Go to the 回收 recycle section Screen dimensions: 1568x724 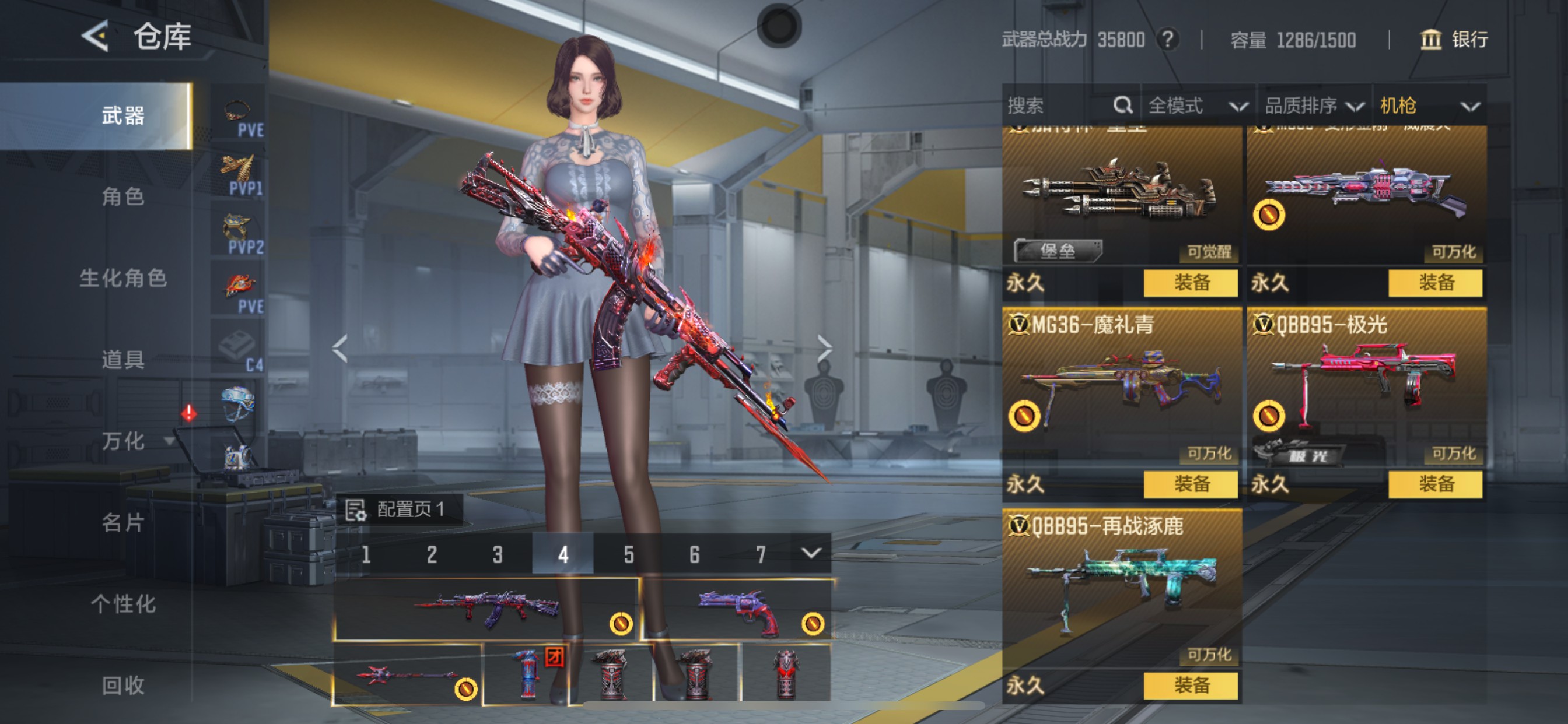[123, 686]
